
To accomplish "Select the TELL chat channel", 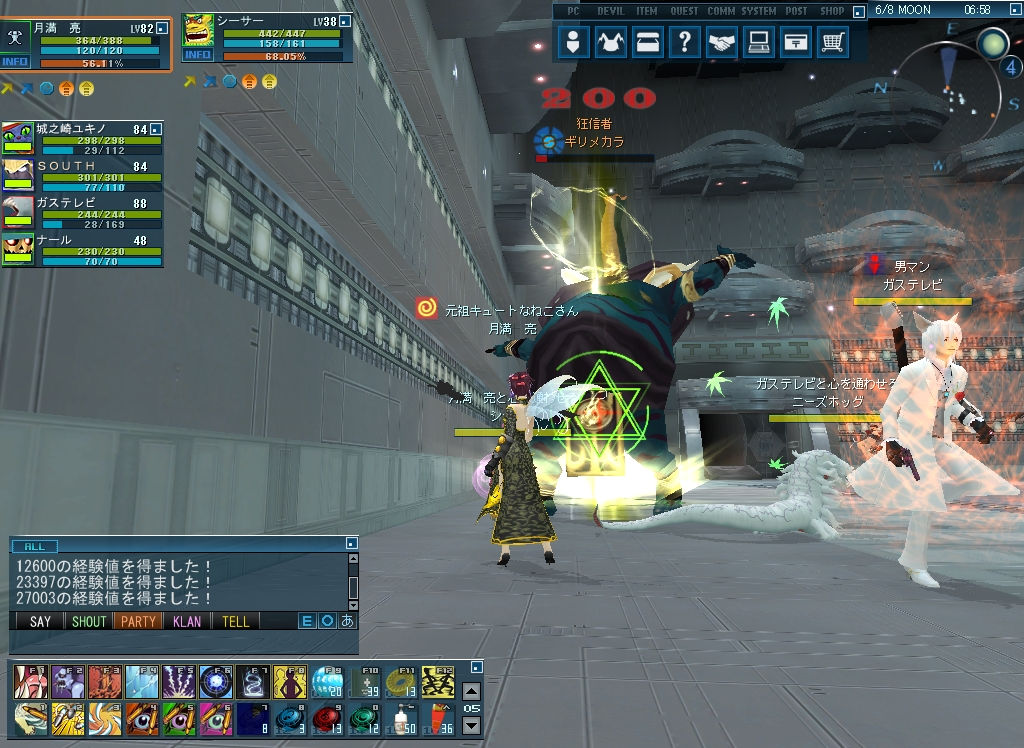I will coord(236,621).
